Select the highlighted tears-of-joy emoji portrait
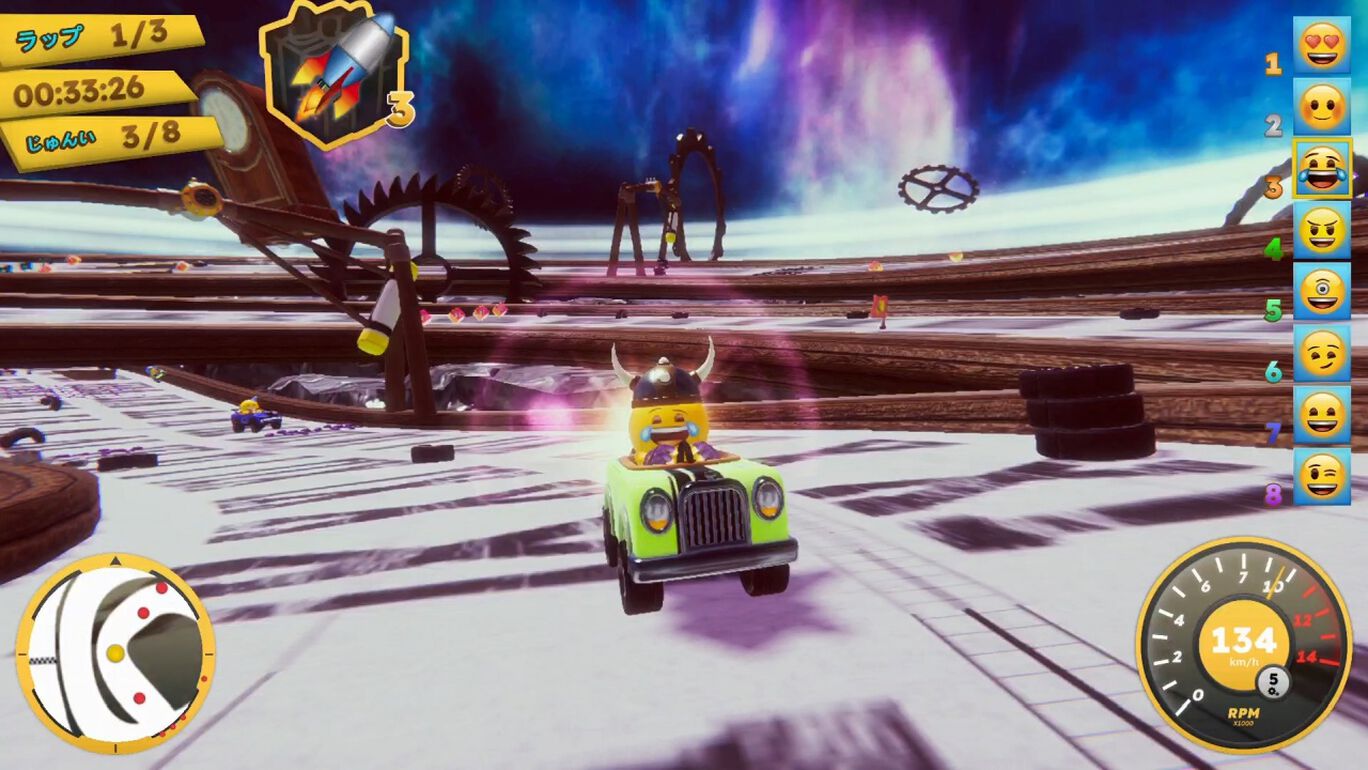Viewport: 1368px width, 770px height. click(x=1321, y=169)
